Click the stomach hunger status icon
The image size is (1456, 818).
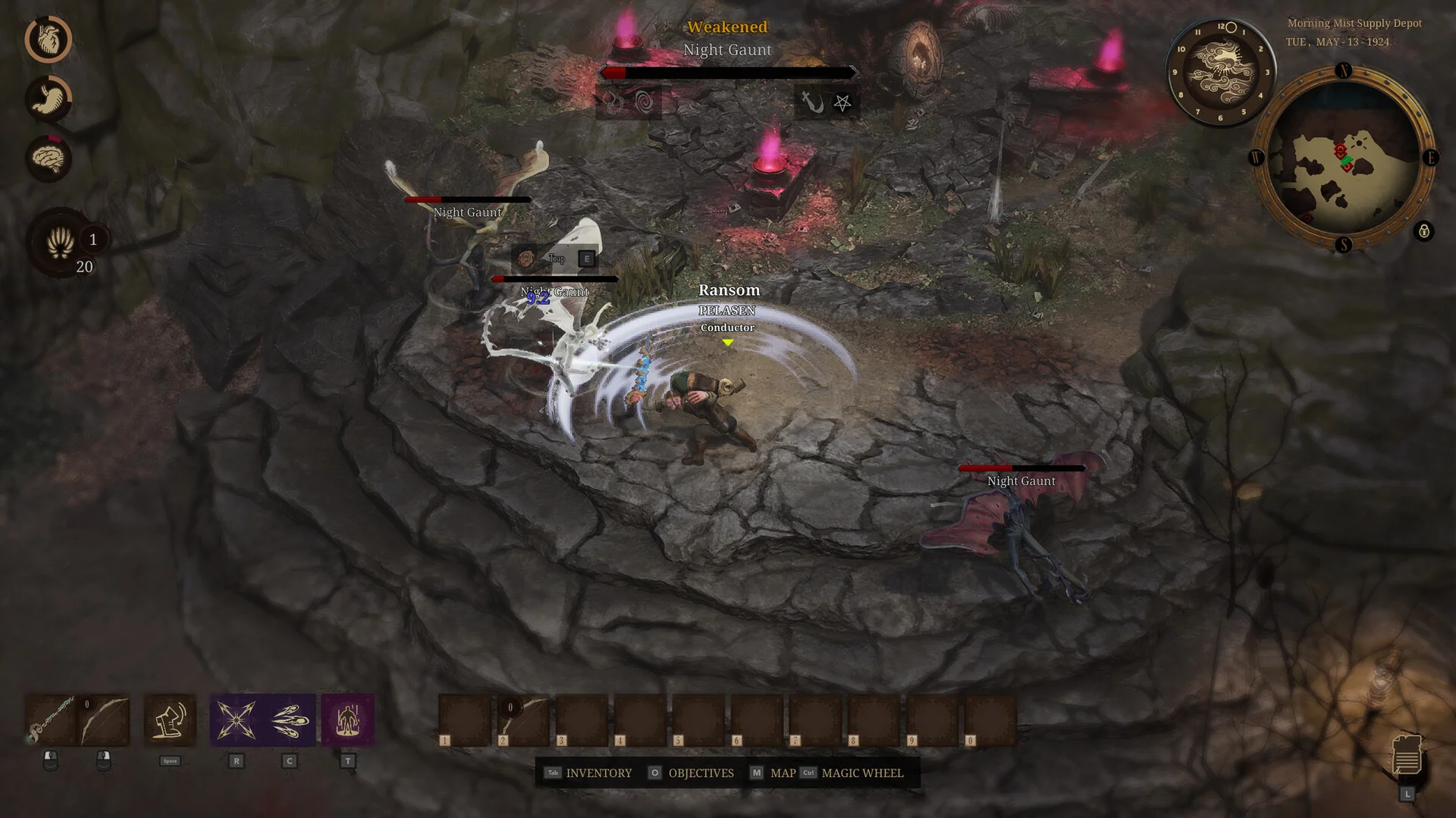[x=49, y=99]
